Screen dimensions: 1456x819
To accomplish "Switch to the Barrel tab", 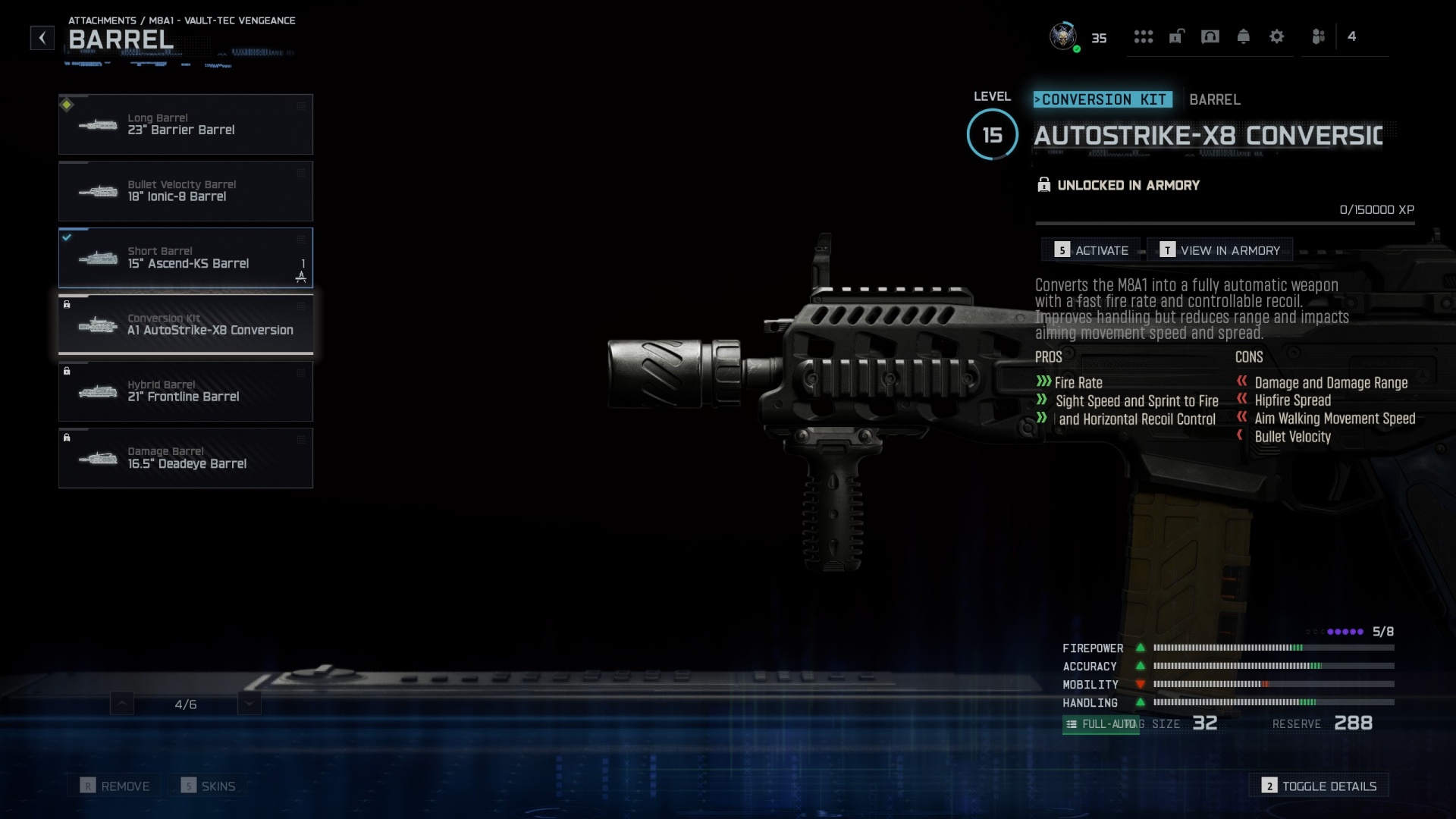I will coord(1213,99).
